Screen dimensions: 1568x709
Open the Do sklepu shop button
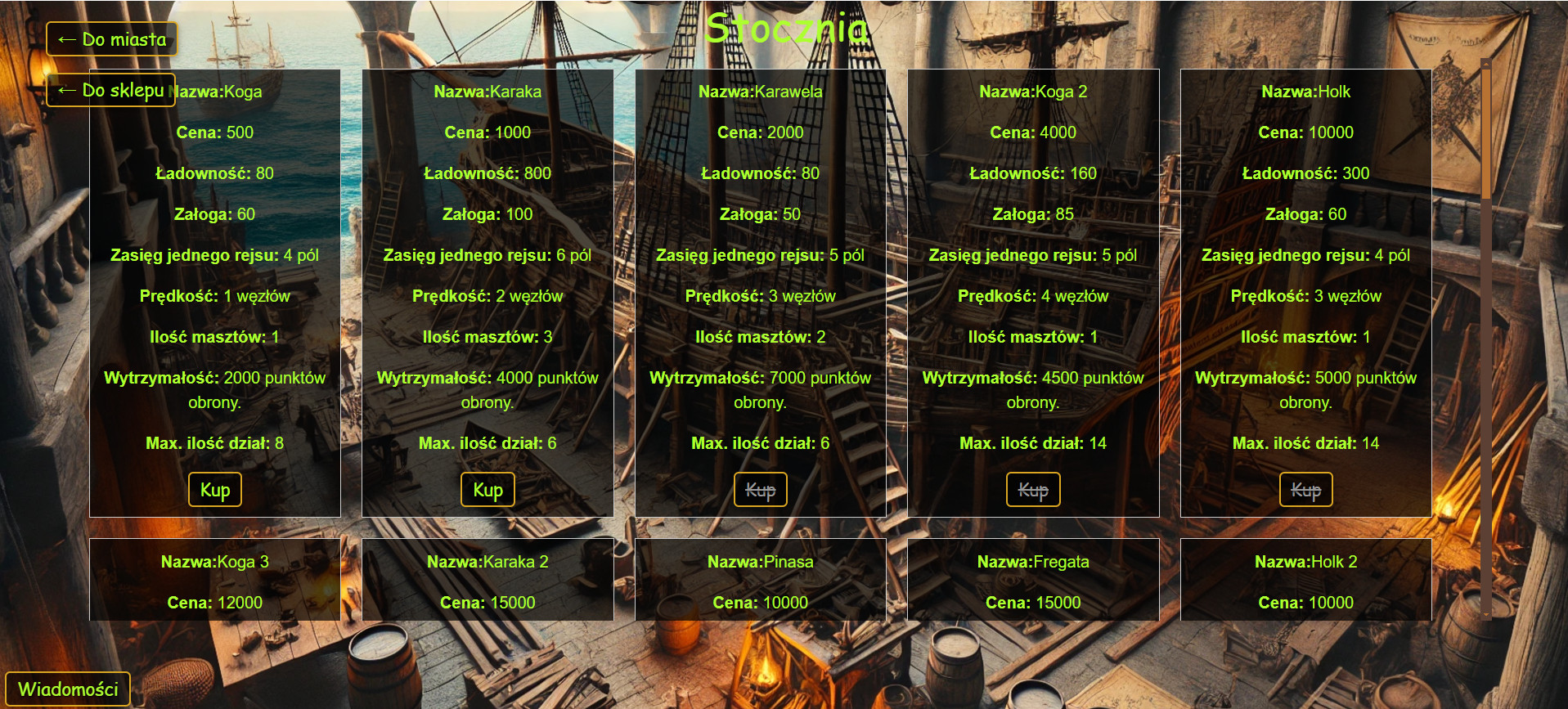(x=111, y=90)
